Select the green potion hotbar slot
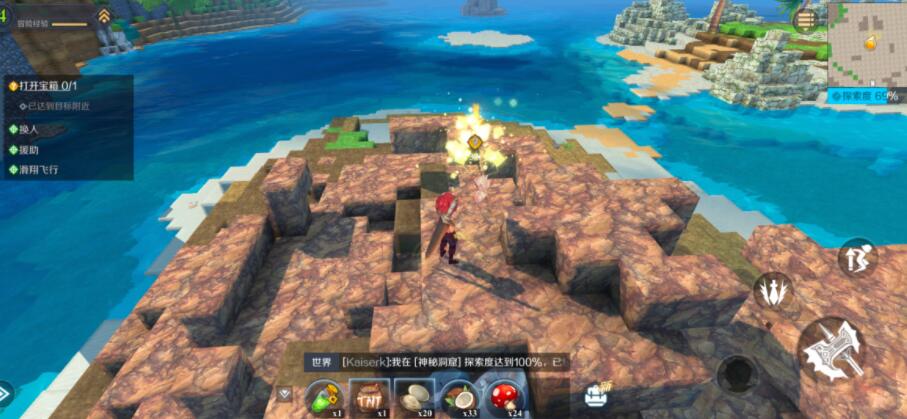This screenshot has height=419, width=907. 323,396
